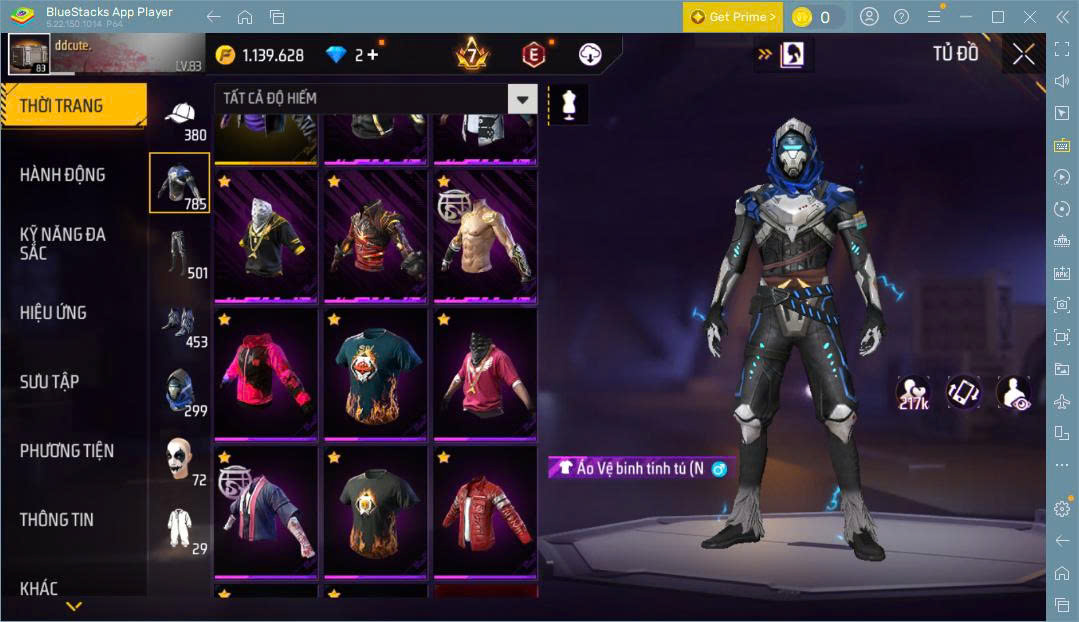Click the mannequin preview icon

pyautogui.click(x=569, y=104)
